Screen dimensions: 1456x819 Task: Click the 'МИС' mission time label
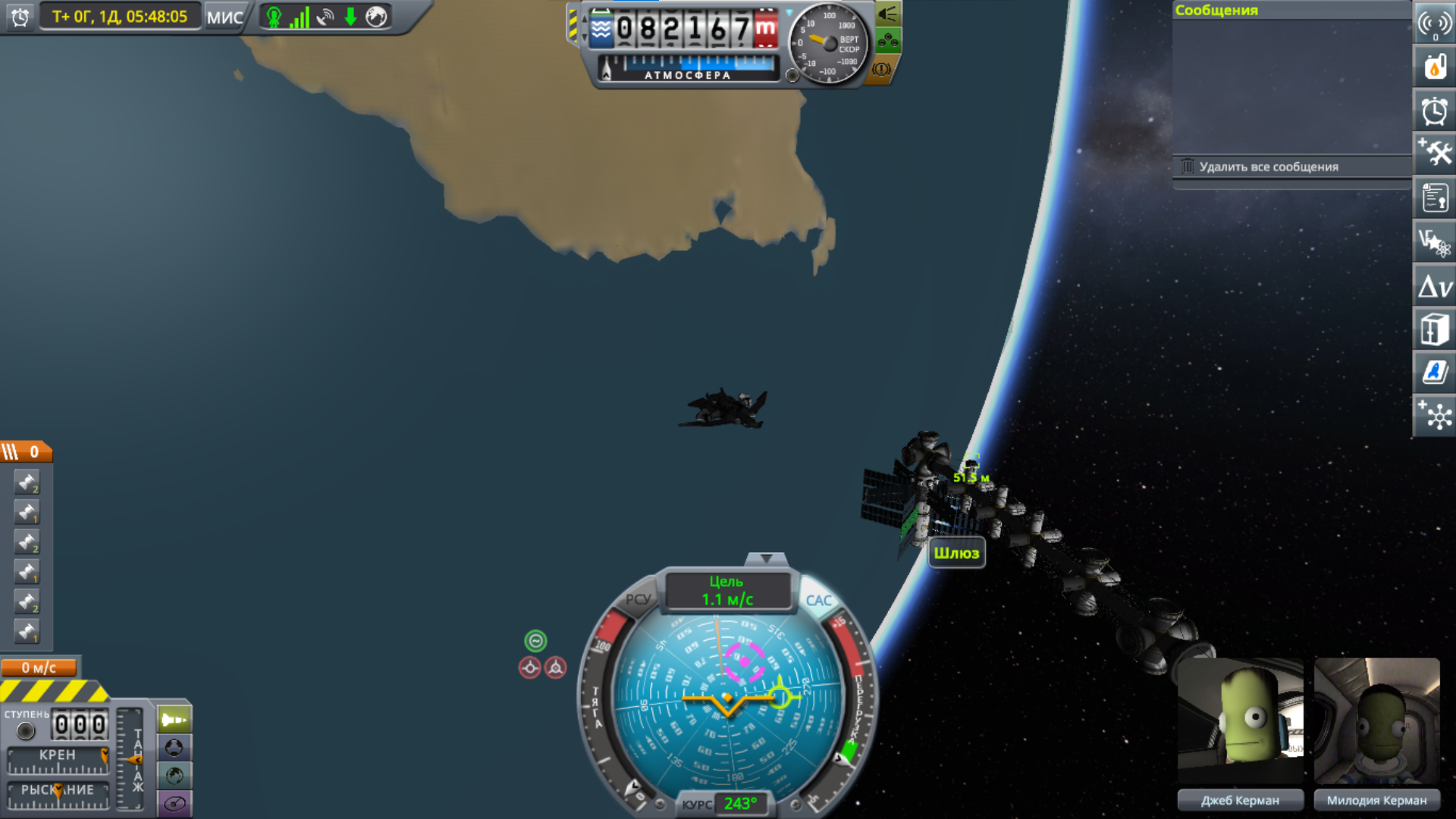click(x=224, y=17)
